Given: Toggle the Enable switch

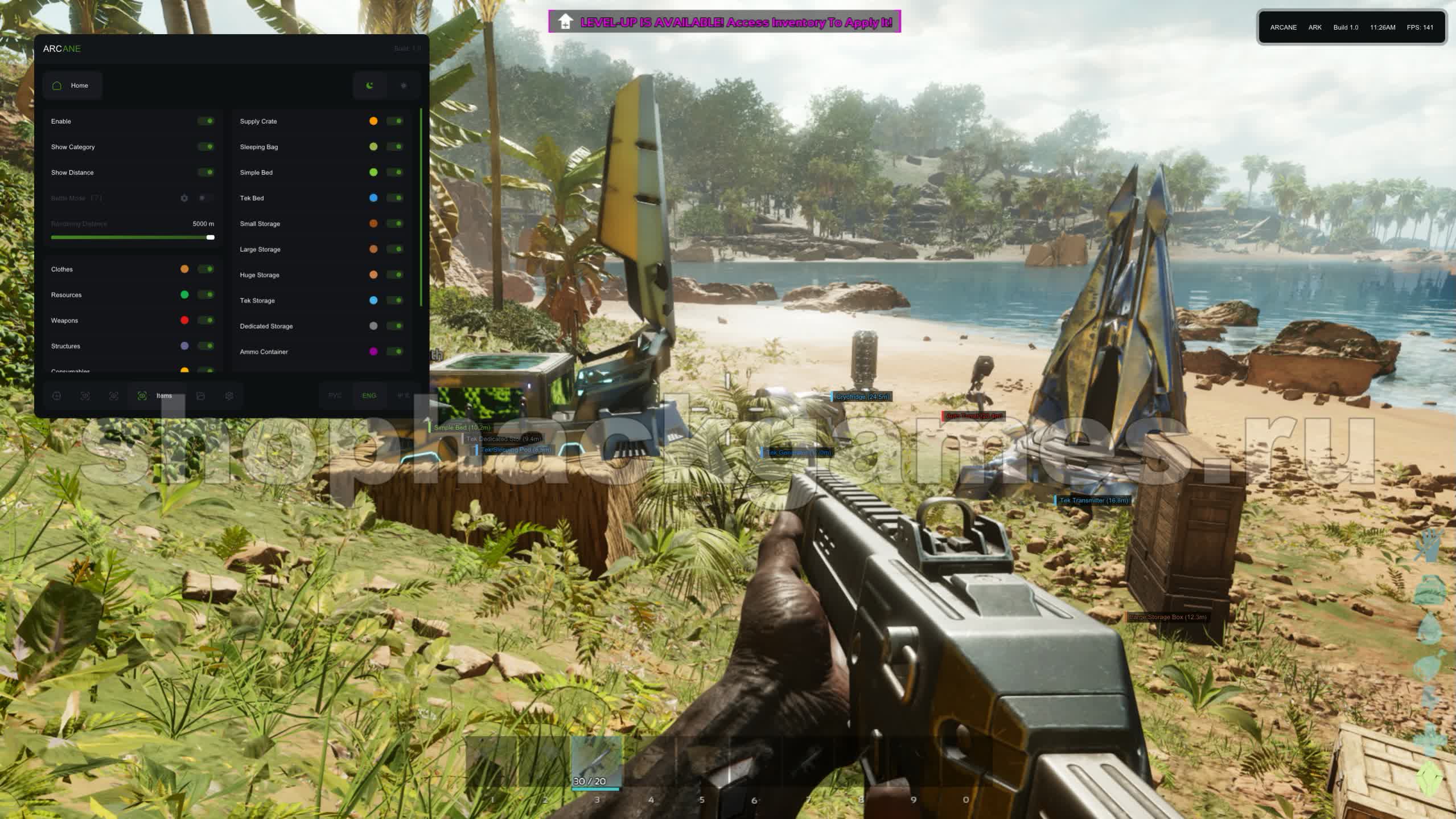Looking at the screenshot, I should 206,121.
